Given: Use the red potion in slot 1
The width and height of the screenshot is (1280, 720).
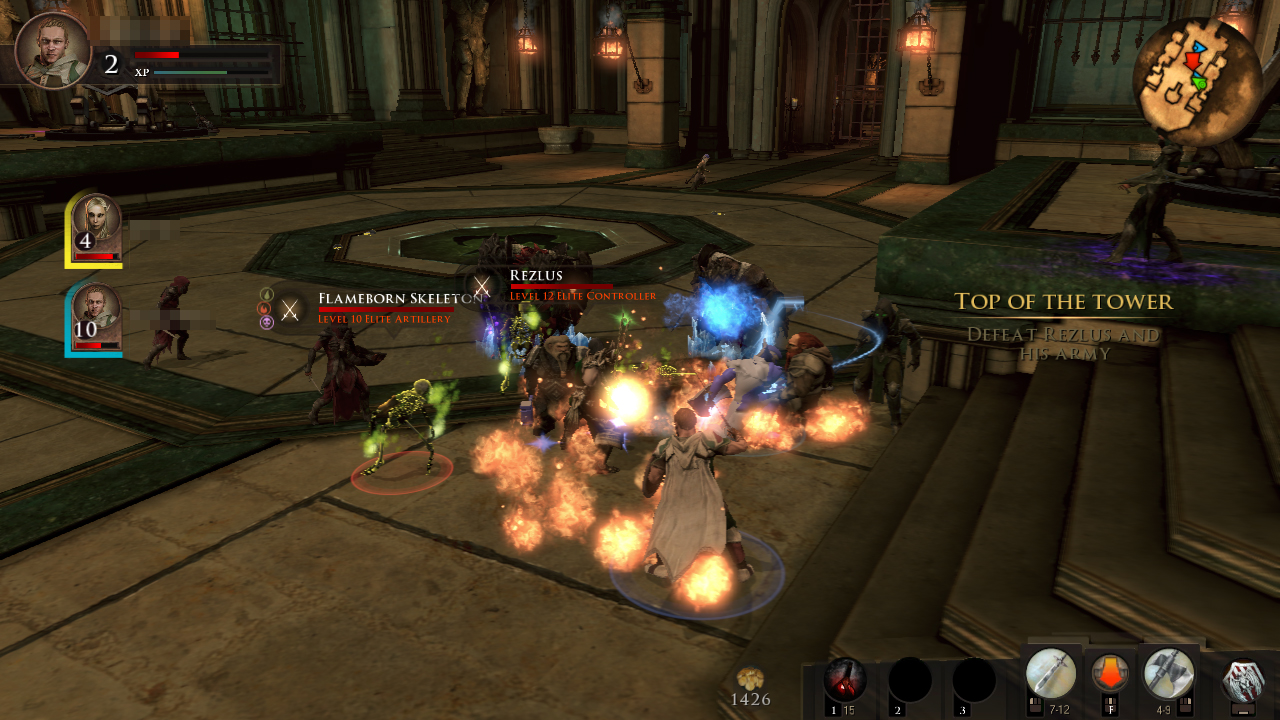Looking at the screenshot, I should pyautogui.click(x=845, y=679).
